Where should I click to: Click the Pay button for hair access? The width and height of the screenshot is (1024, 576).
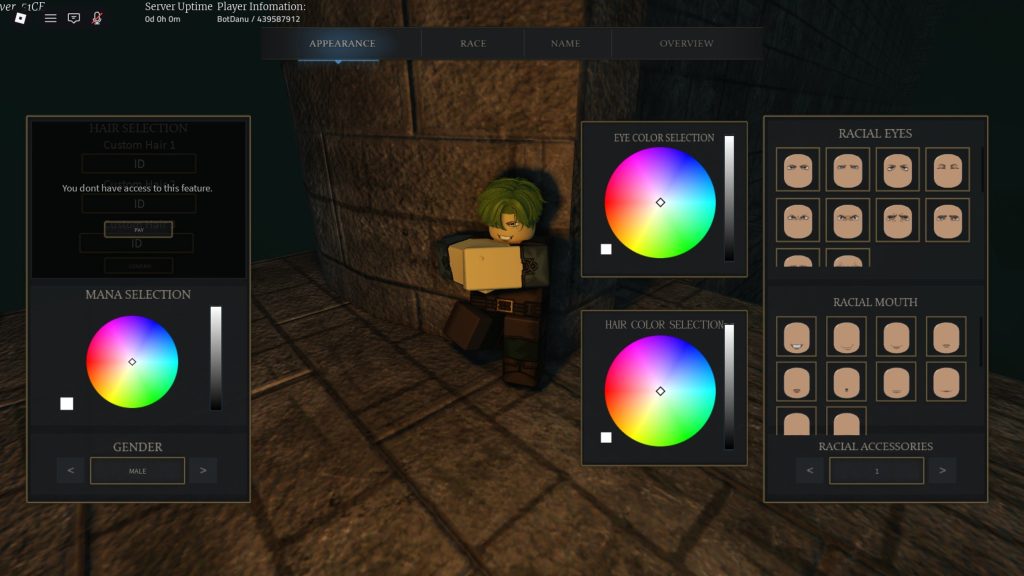(138, 229)
